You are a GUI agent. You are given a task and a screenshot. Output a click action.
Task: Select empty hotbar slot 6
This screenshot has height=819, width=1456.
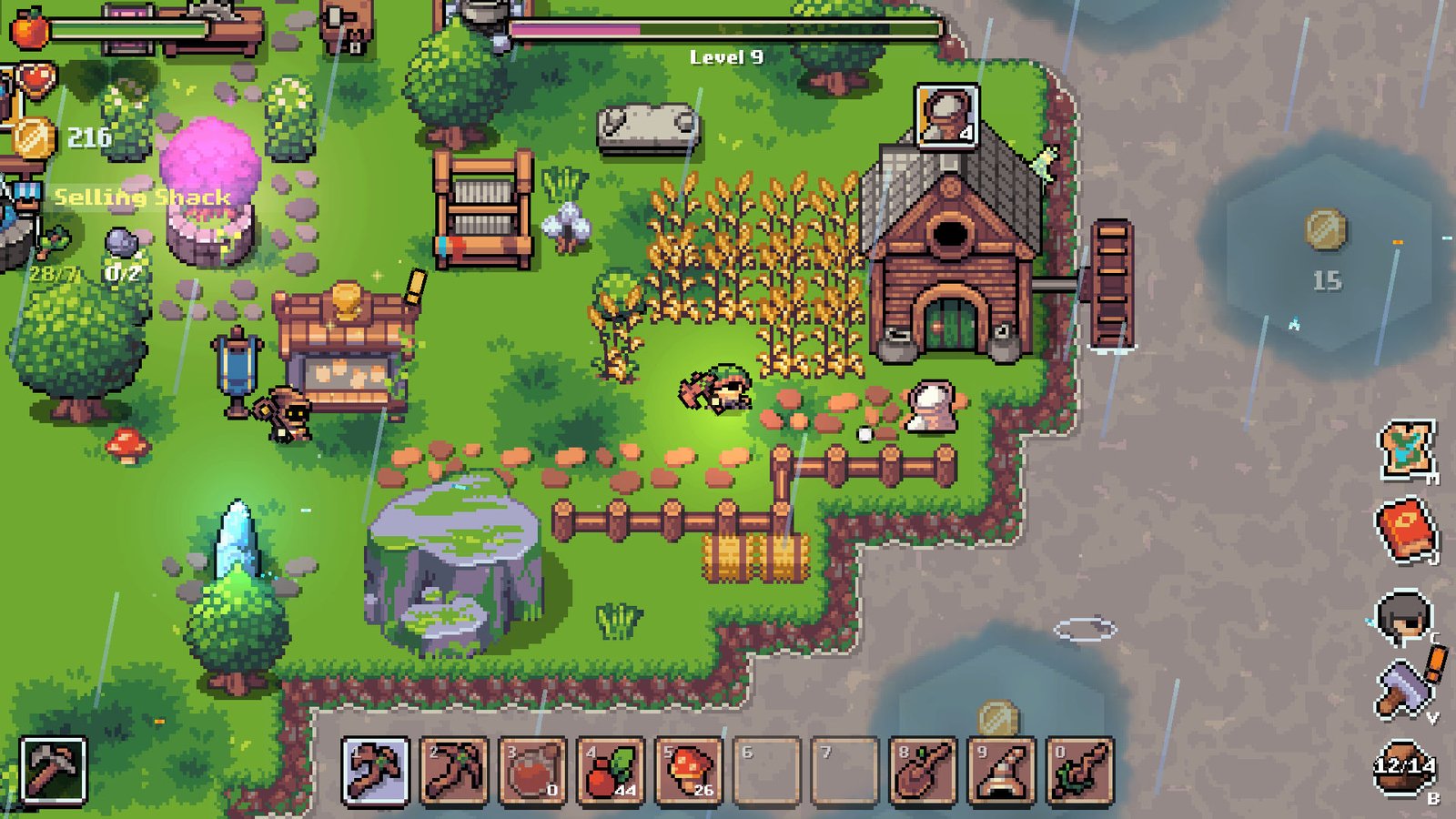pyautogui.click(x=766, y=770)
